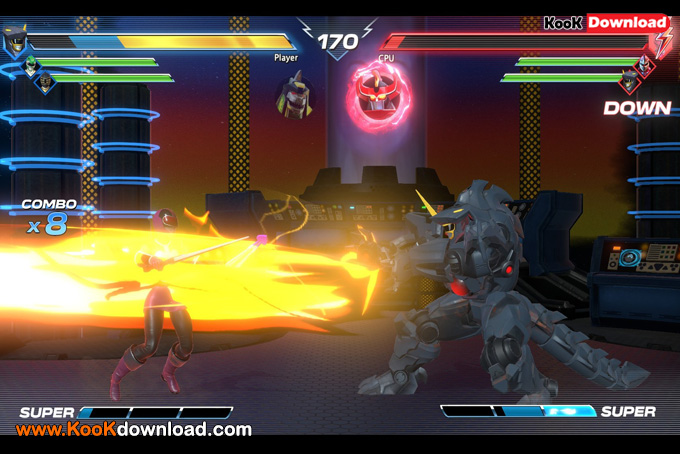Click the CPU's glowing red Megazord icon
Viewport: 680px width, 454px height.
pos(373,96)
